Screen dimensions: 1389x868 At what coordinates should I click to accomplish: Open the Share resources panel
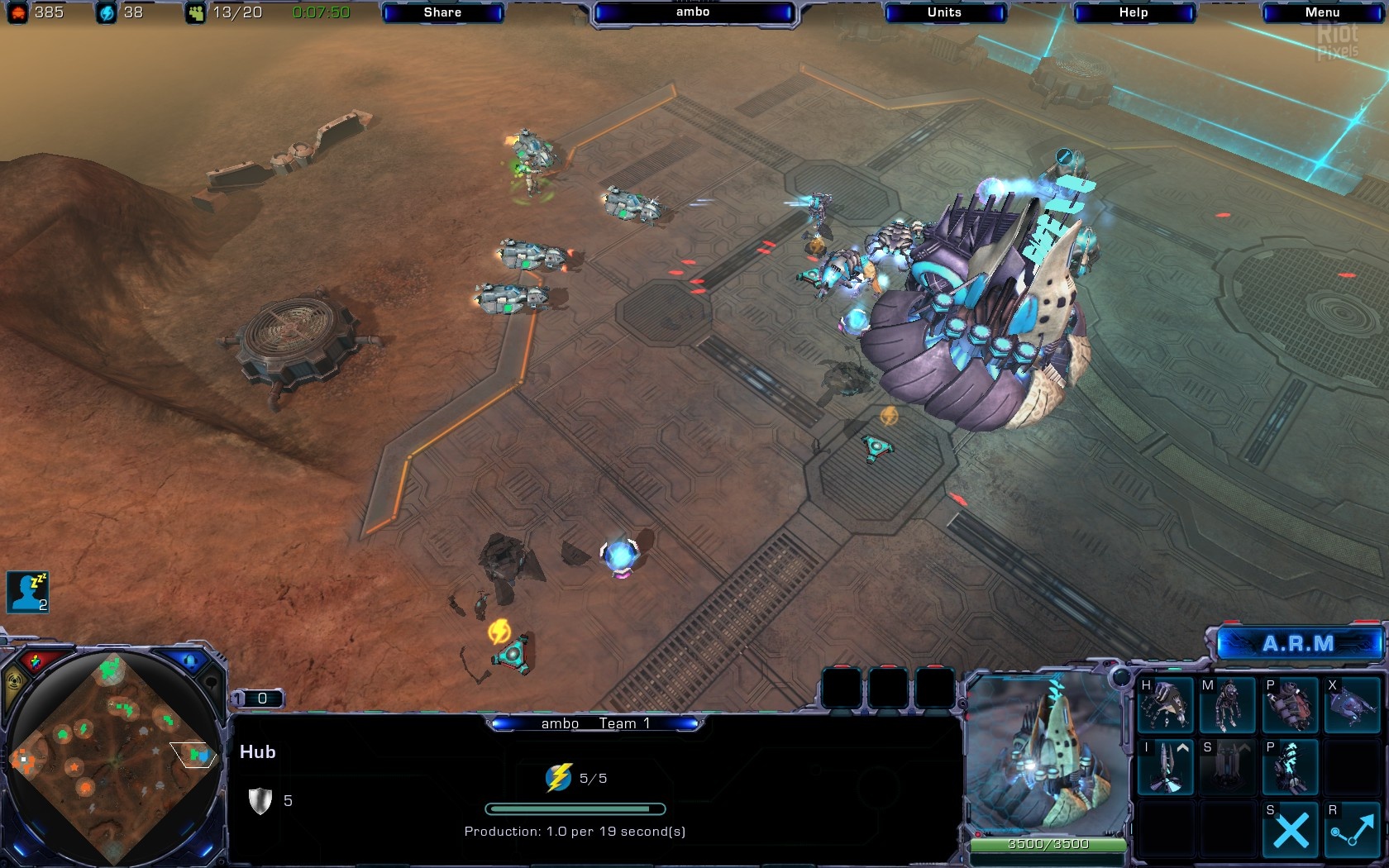coord(442,12)
